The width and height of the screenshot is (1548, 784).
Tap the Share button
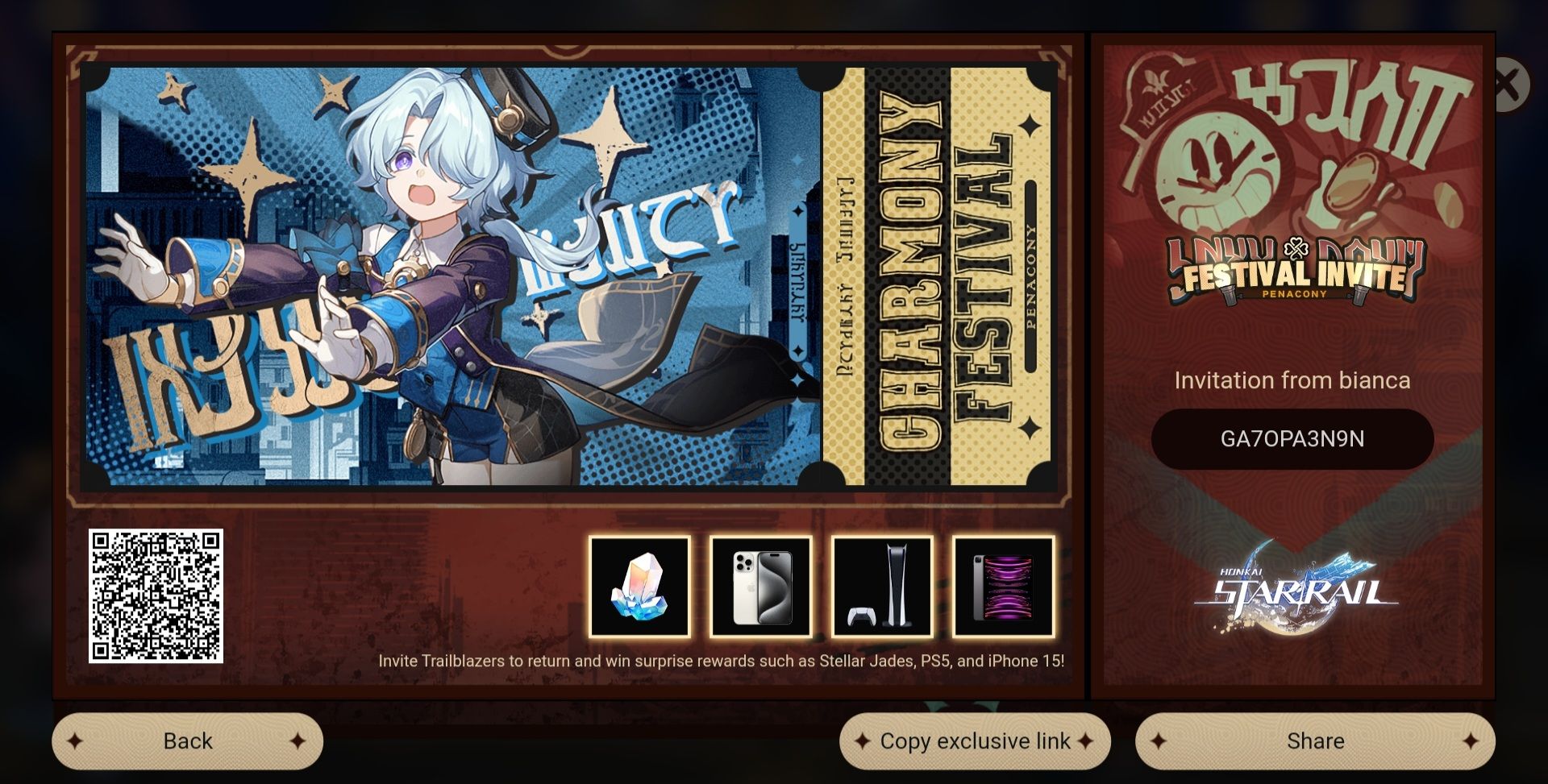click(x=1316, y=740)
